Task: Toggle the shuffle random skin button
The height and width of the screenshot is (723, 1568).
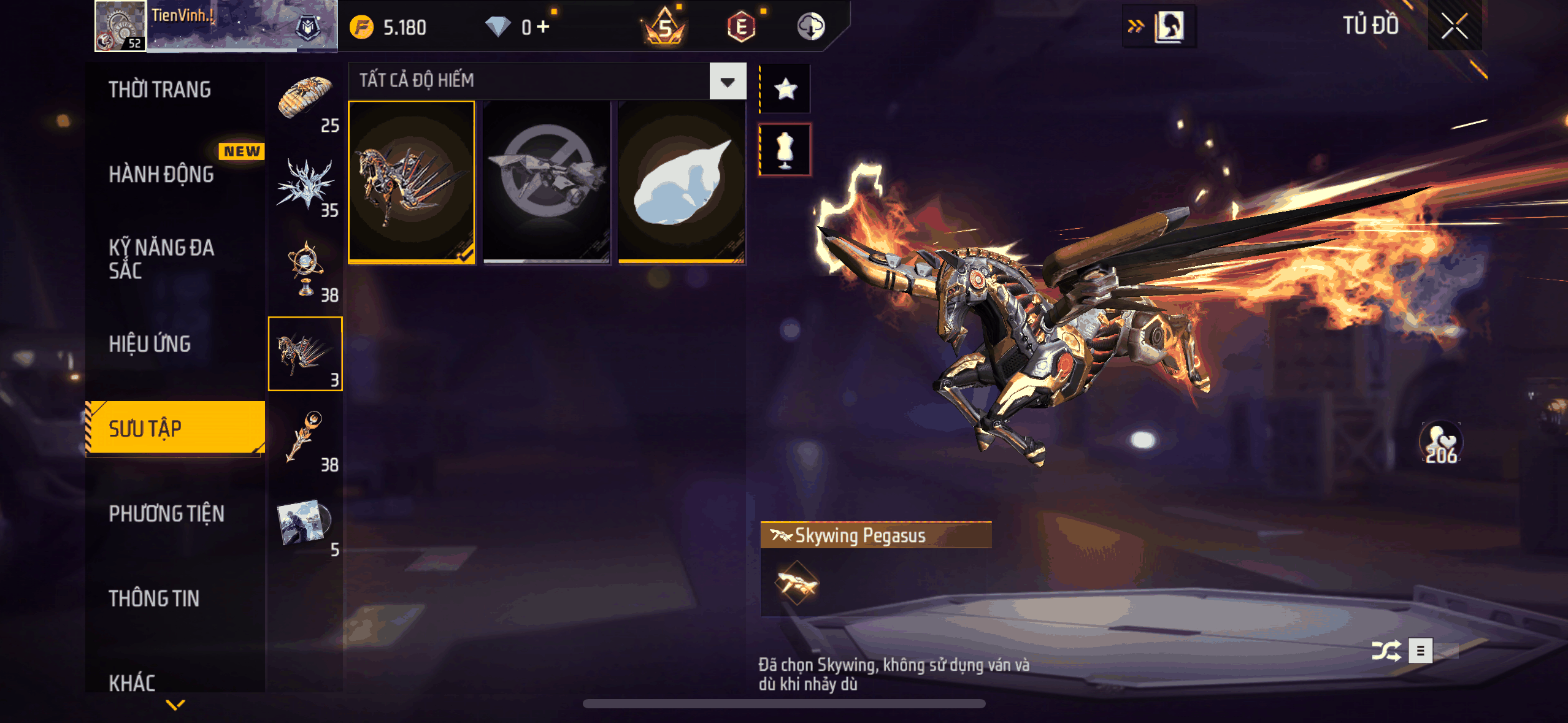Action: pos(1386,651)
